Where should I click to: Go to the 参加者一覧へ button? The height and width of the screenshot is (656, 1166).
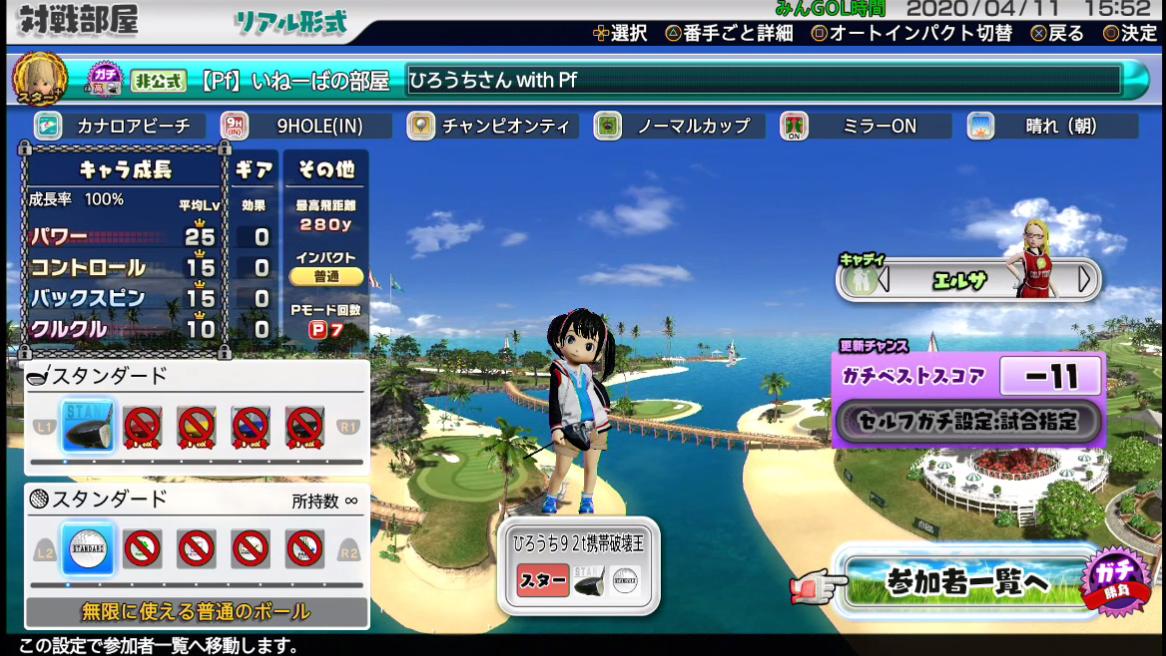point(966,582)
